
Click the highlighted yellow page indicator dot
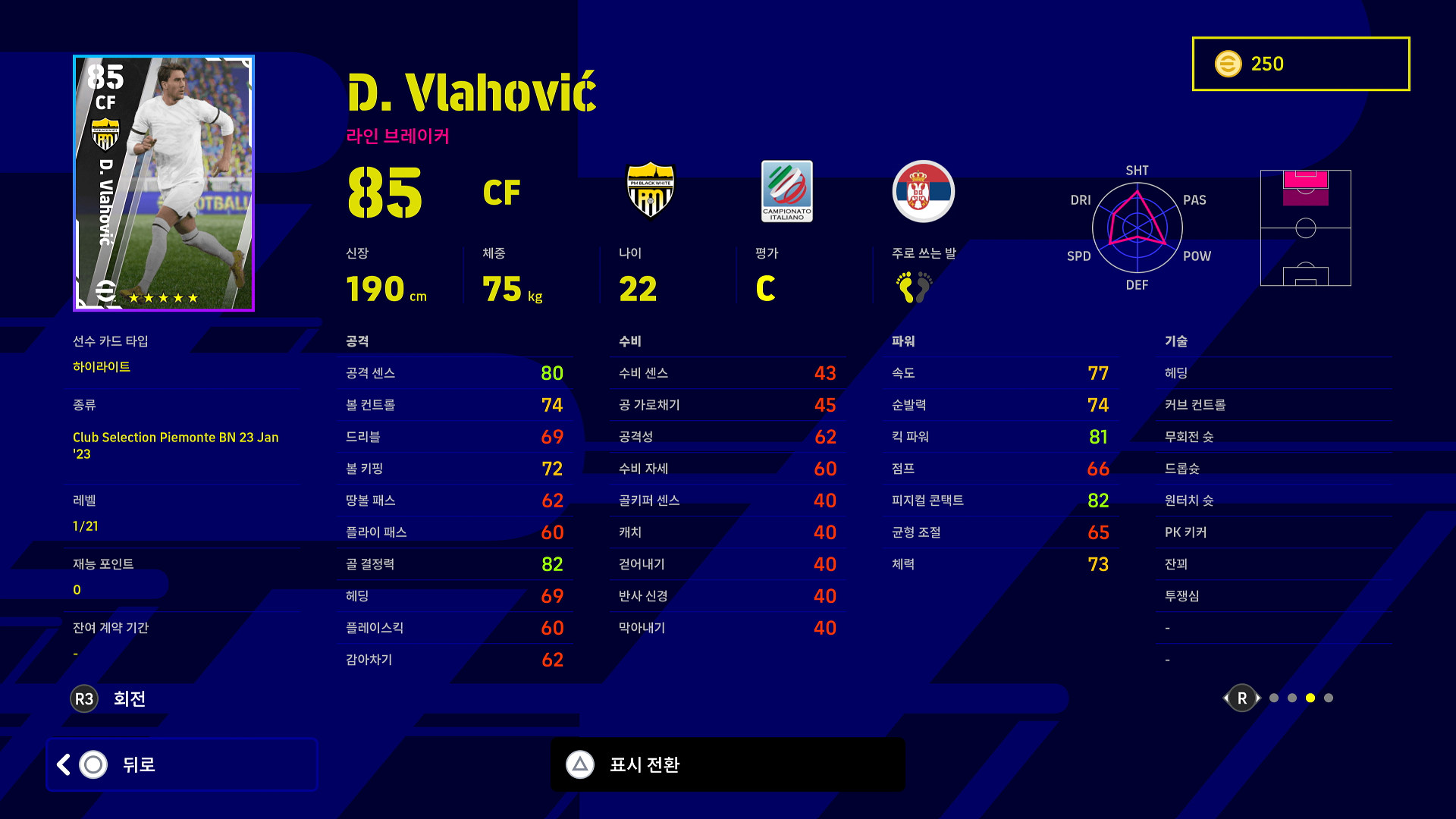(1310, 698)
